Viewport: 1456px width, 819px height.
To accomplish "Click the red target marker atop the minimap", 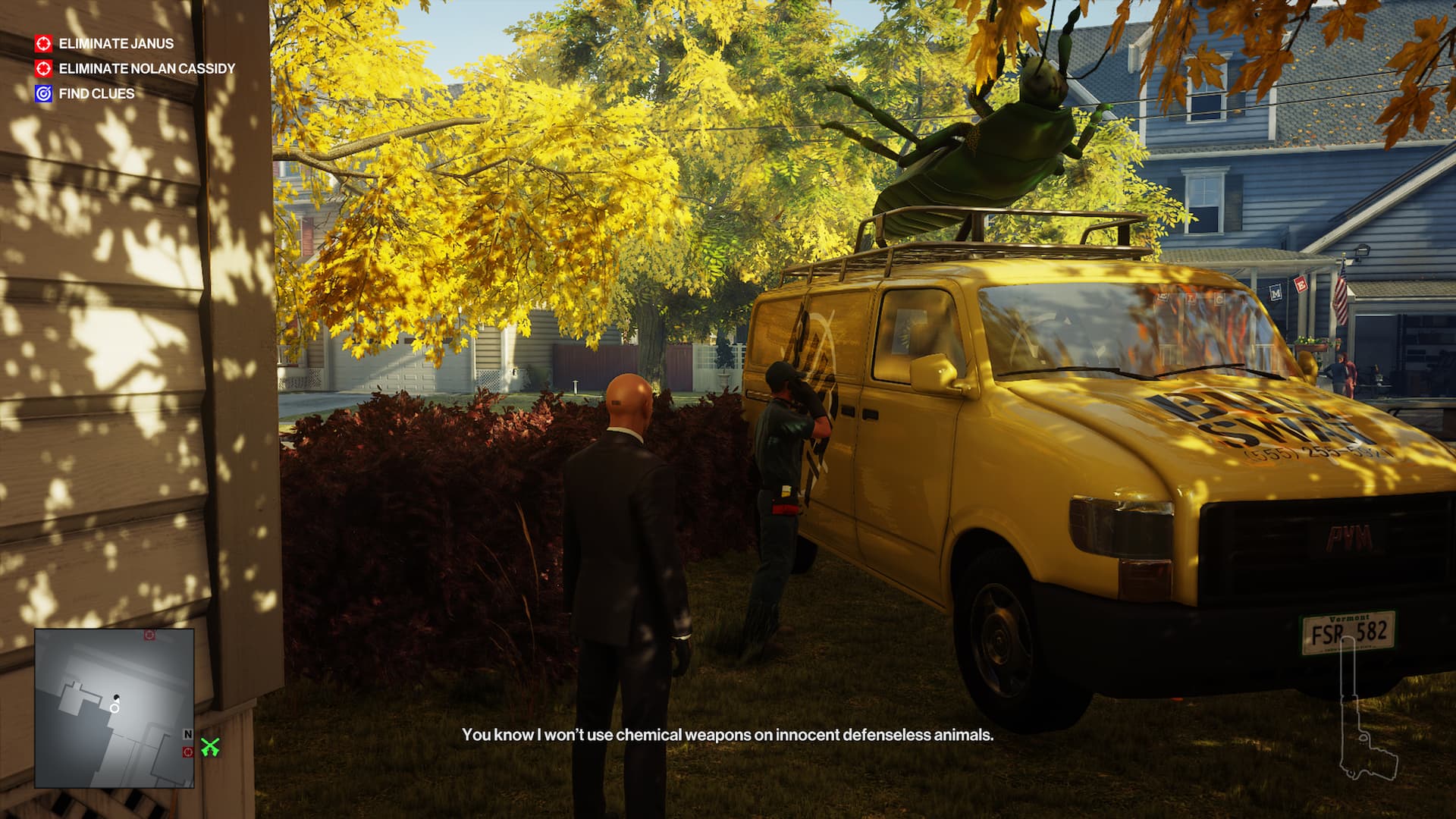I will [x=149, y=635].
